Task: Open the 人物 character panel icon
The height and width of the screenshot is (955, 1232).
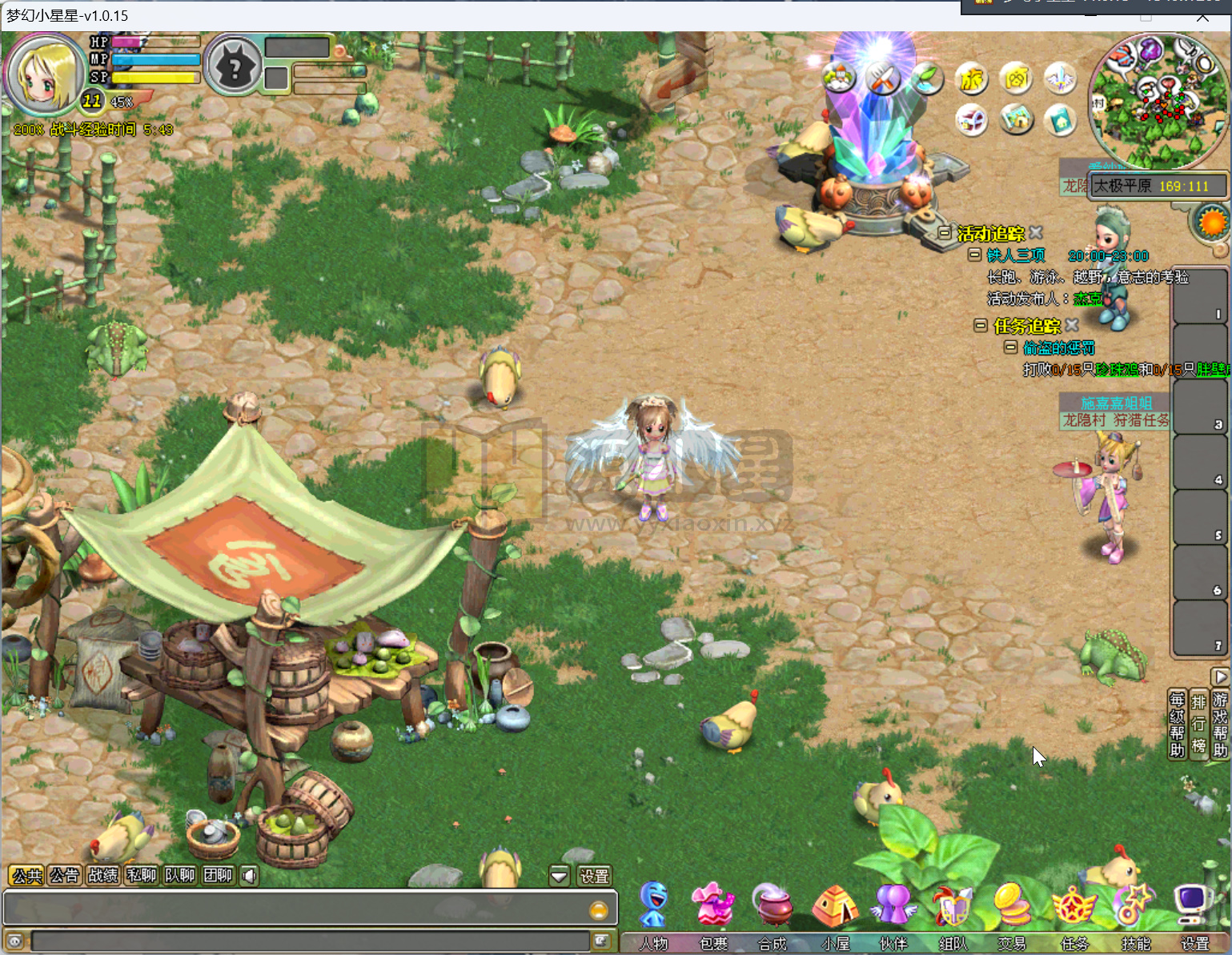Action: pos(652,903)
